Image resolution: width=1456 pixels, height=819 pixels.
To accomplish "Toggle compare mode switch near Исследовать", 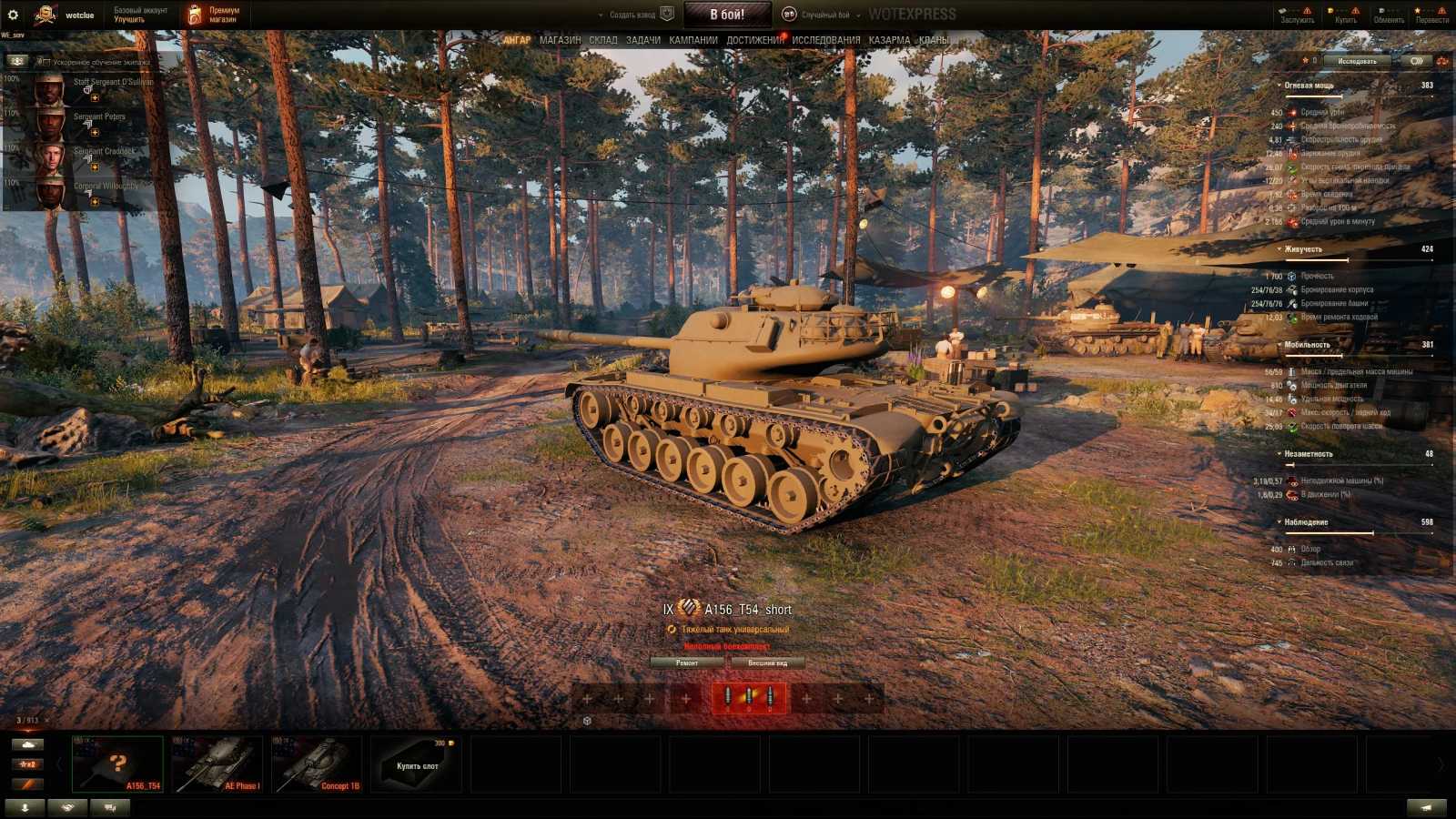I will (x=1417, y=61).
